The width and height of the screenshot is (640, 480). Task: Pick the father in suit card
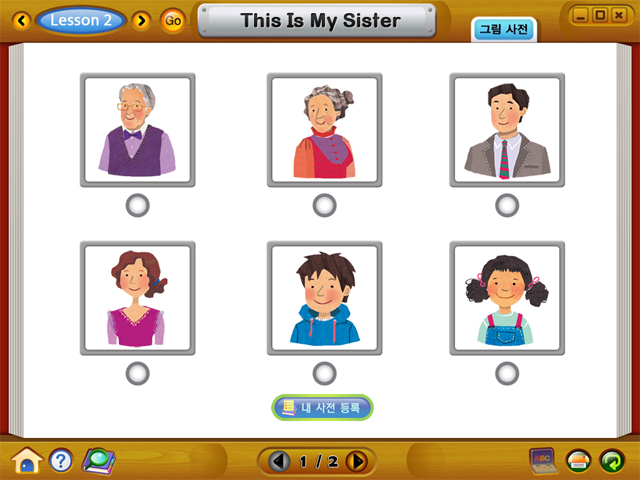tap(507, 129)
